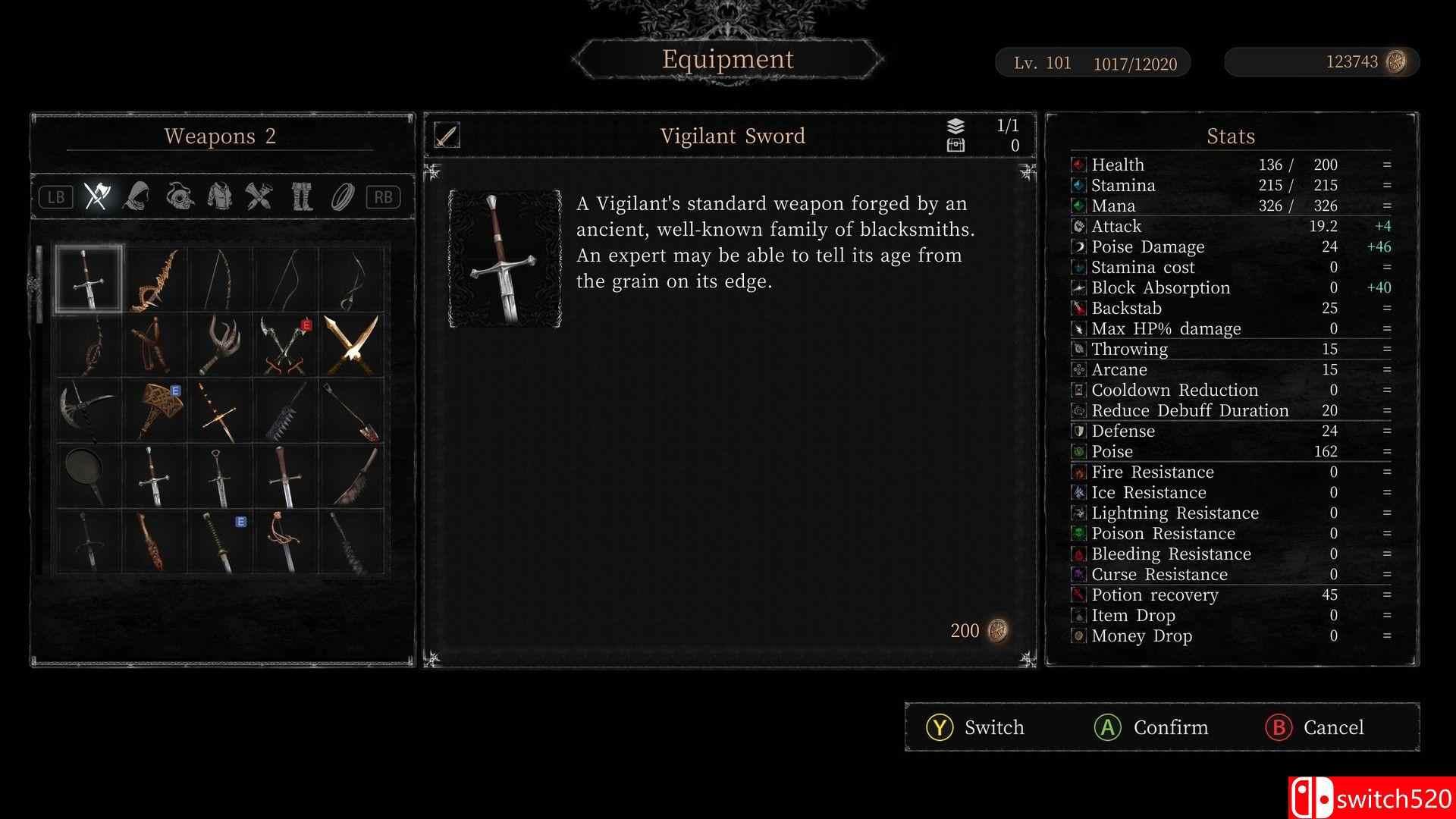Select the equipped ornate golden hammer
Screen dimensions: 1456x819
tap(155, 411)
